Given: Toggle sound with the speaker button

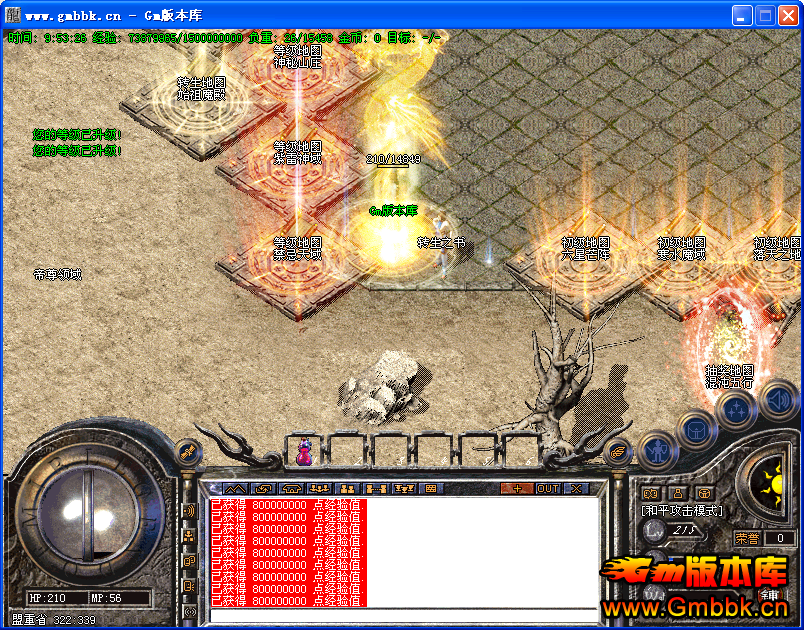Looking at the screenshot, I should click(x=776, y=402).
